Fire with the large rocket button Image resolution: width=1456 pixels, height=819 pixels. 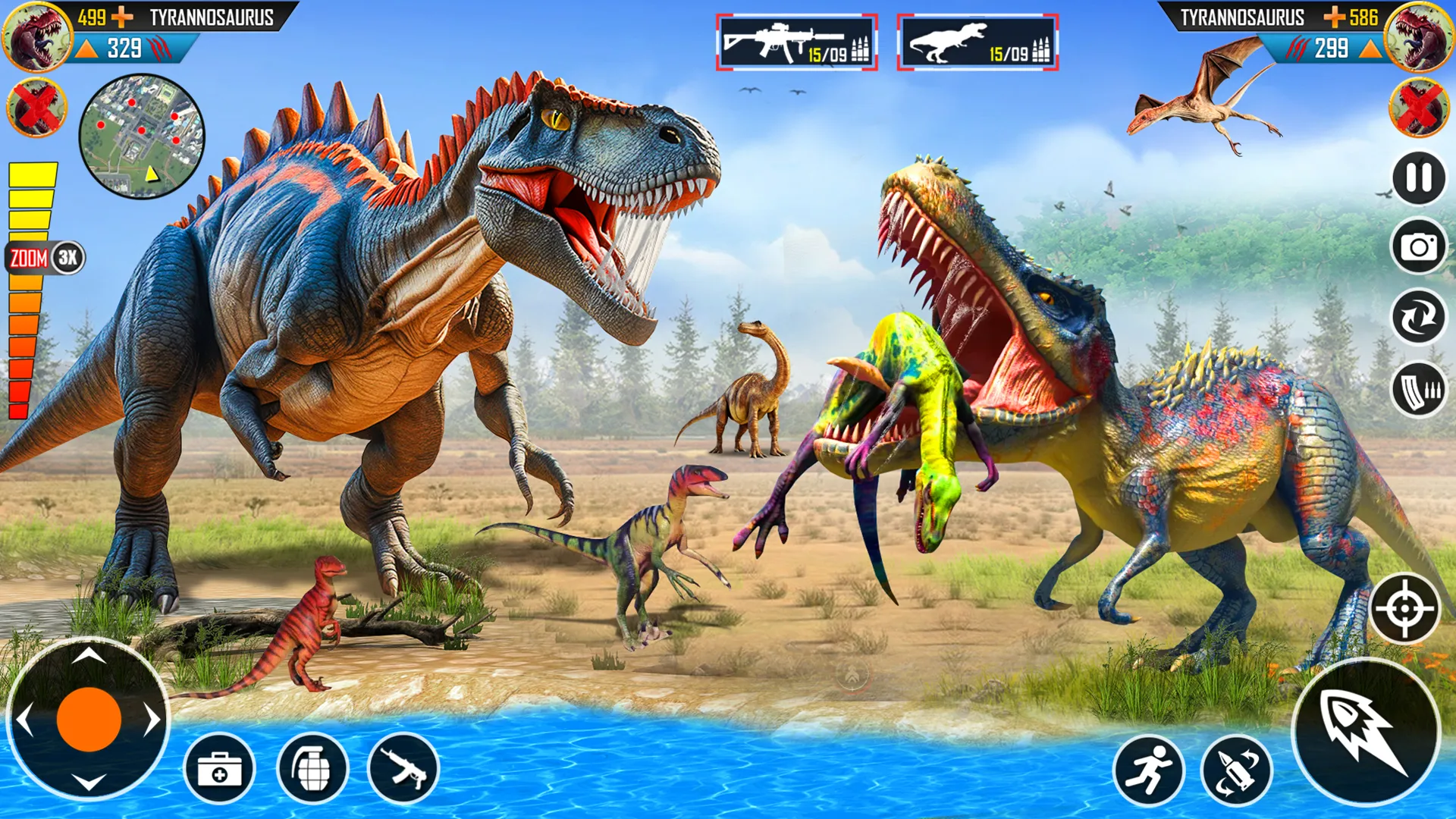point(1365,732)
